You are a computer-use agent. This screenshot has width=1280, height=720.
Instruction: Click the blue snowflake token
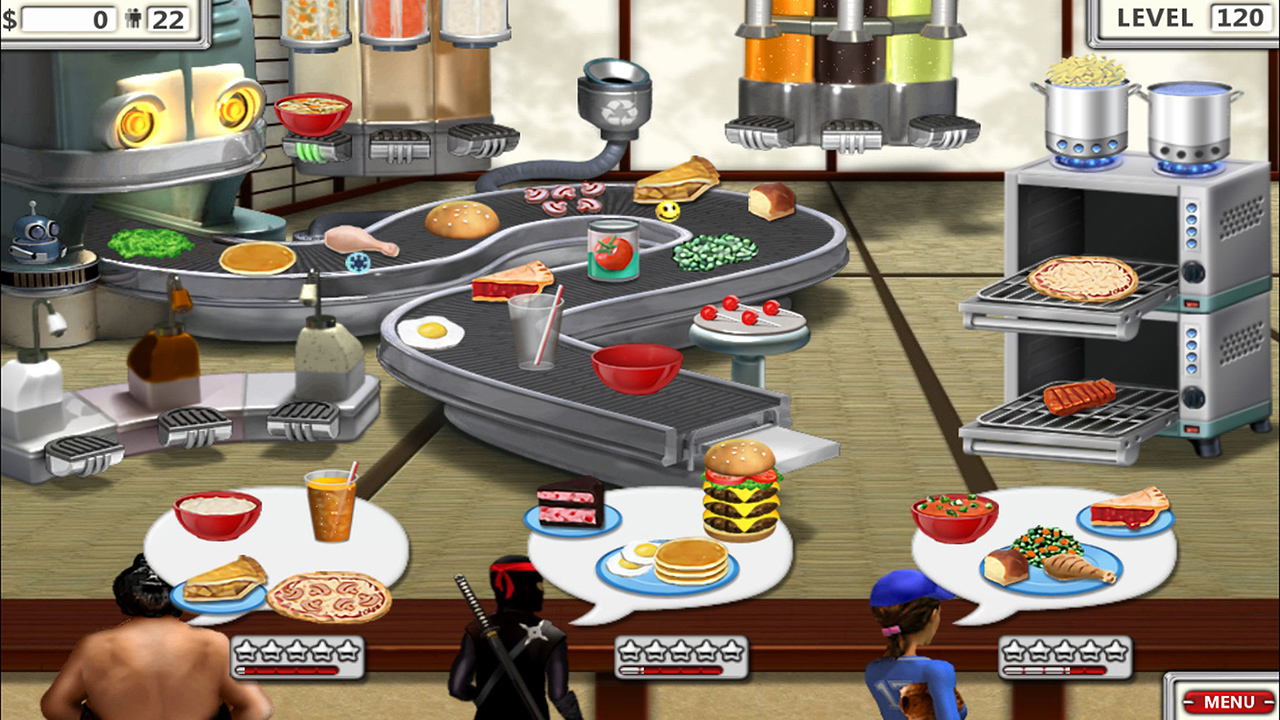357,262
